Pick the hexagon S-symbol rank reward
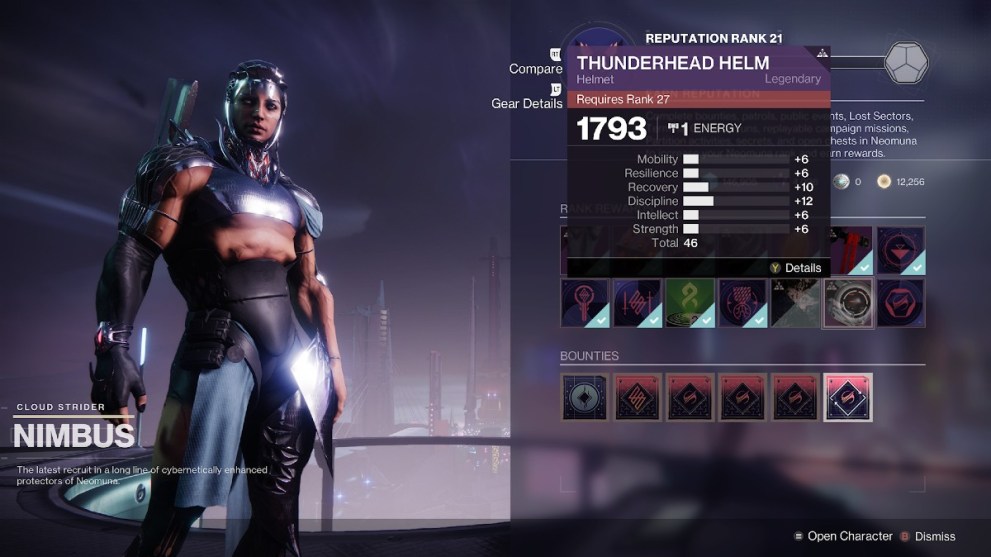991x557 pixels. [900, 303]
